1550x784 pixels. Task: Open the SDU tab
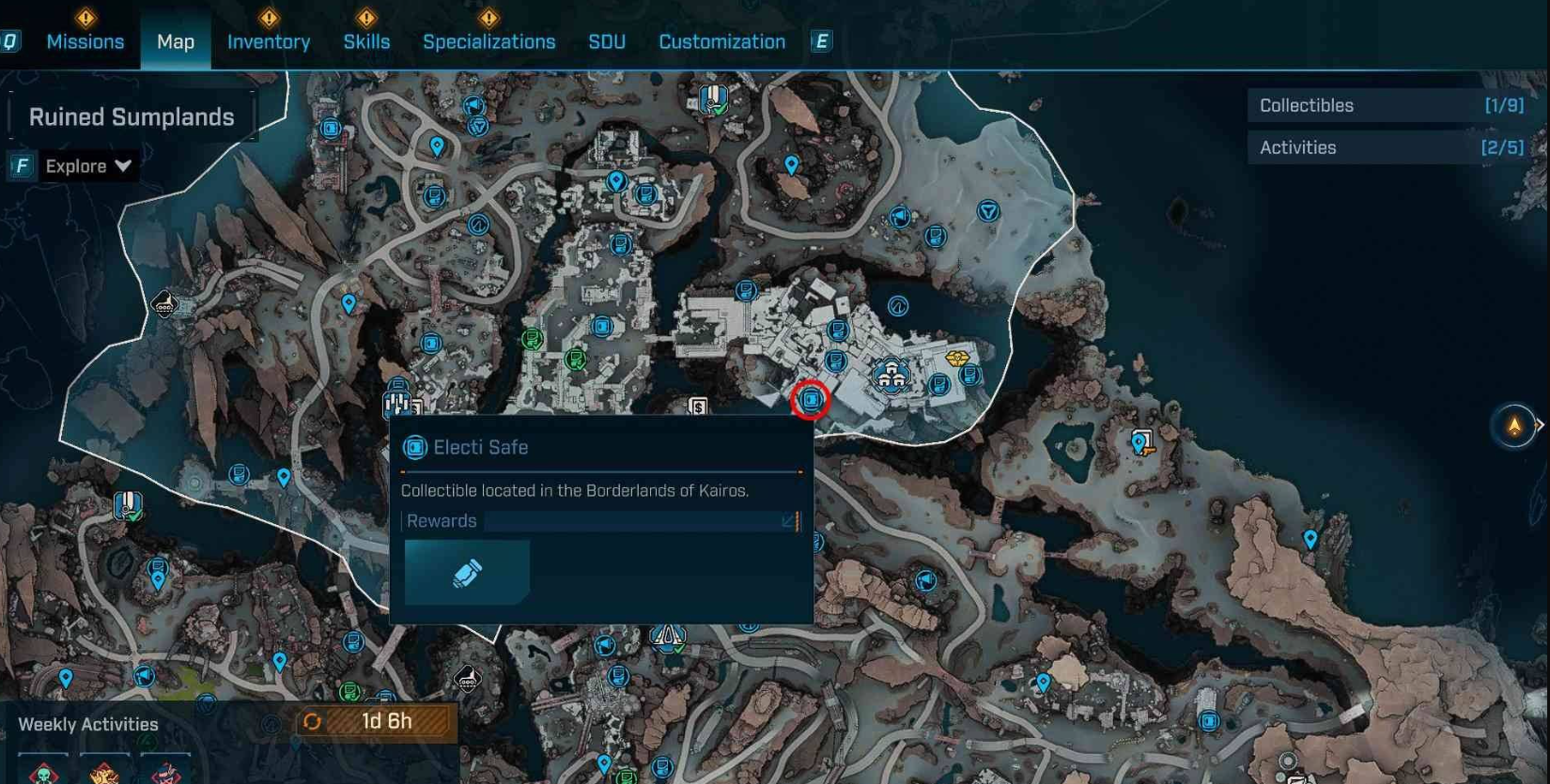click(607, 42)
